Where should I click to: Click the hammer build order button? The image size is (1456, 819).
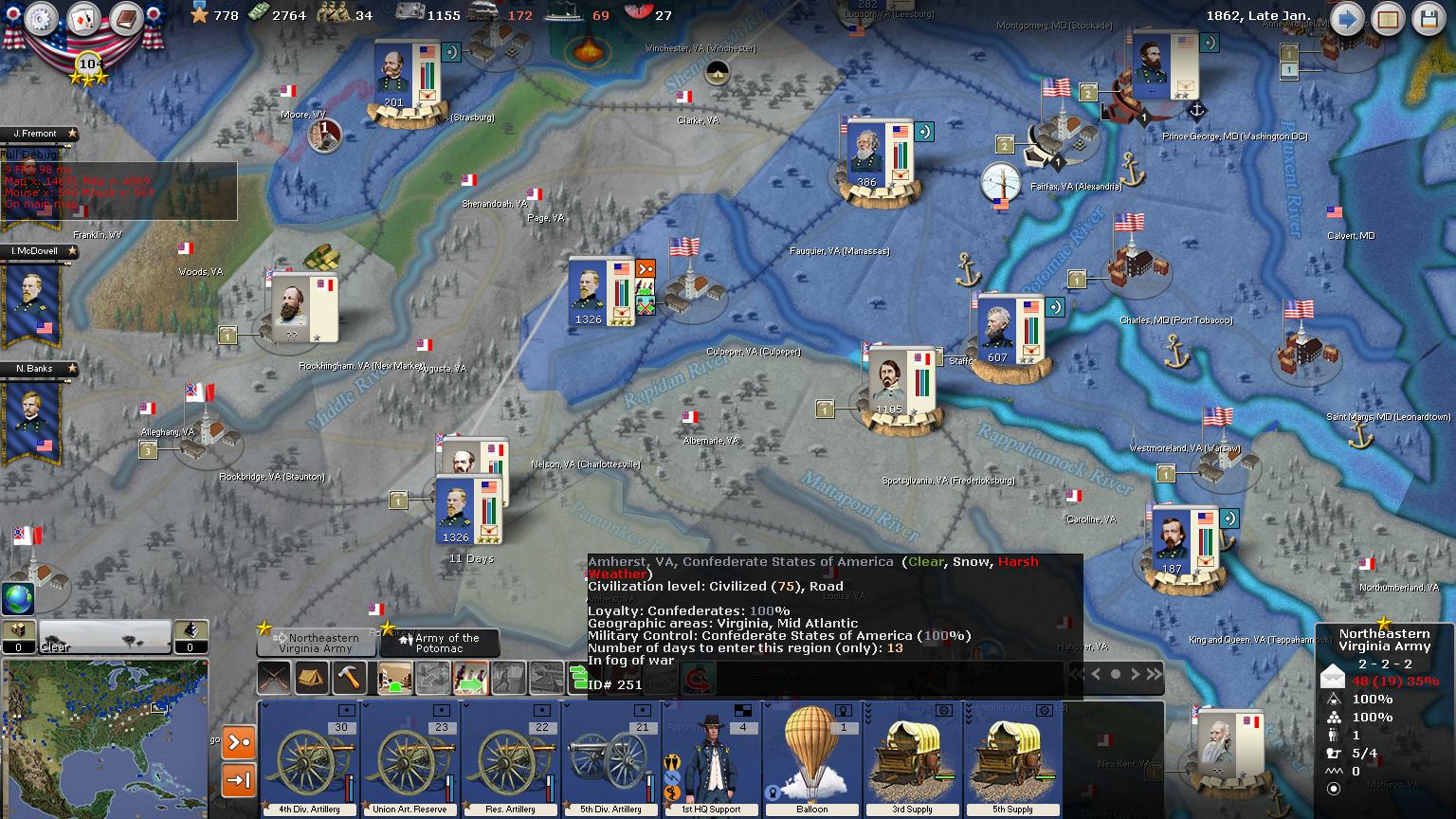click(x=350, y=678)
